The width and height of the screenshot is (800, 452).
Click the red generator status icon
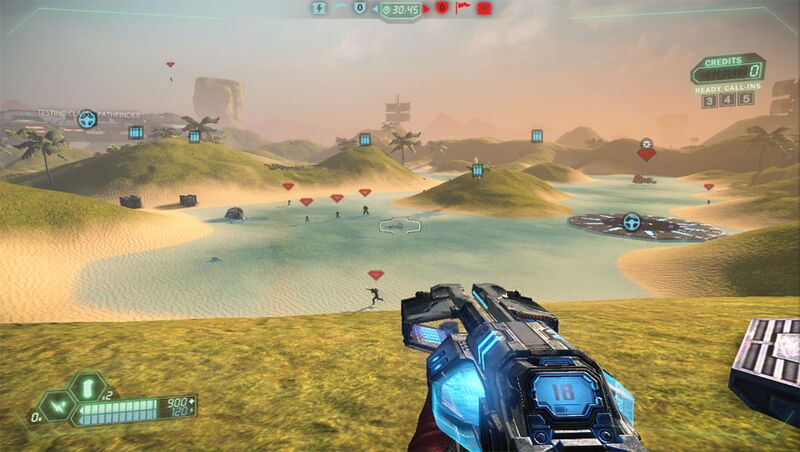(484, 8)
